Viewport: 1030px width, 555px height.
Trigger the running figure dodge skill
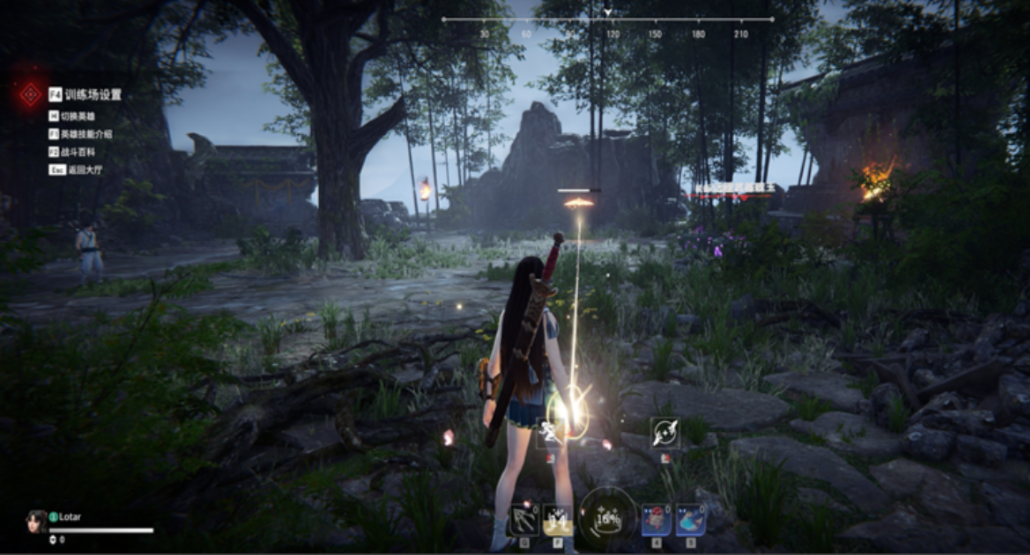coord(551,433)
